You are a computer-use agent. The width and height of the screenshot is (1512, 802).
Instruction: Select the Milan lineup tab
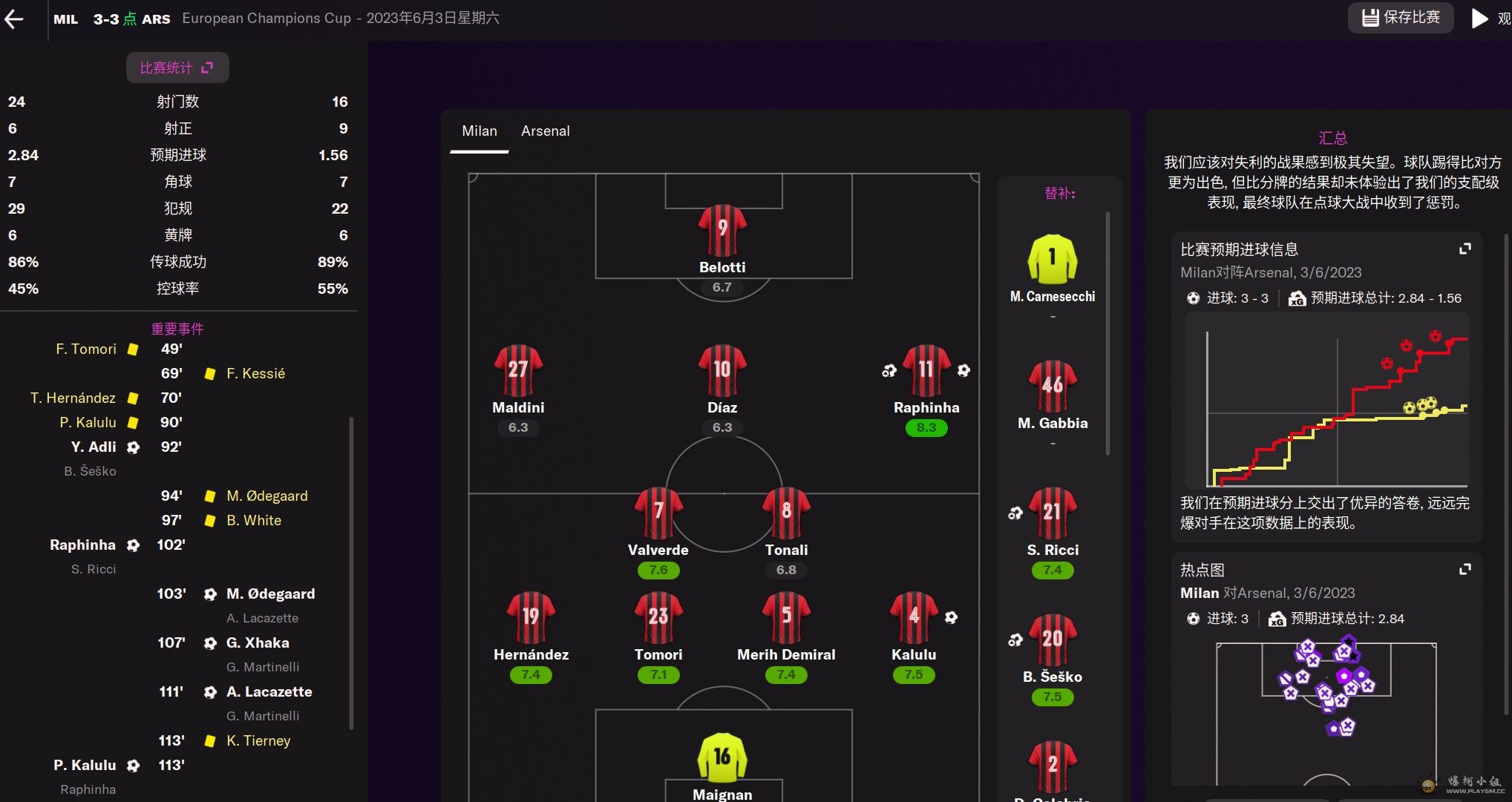tap(479, 131)
